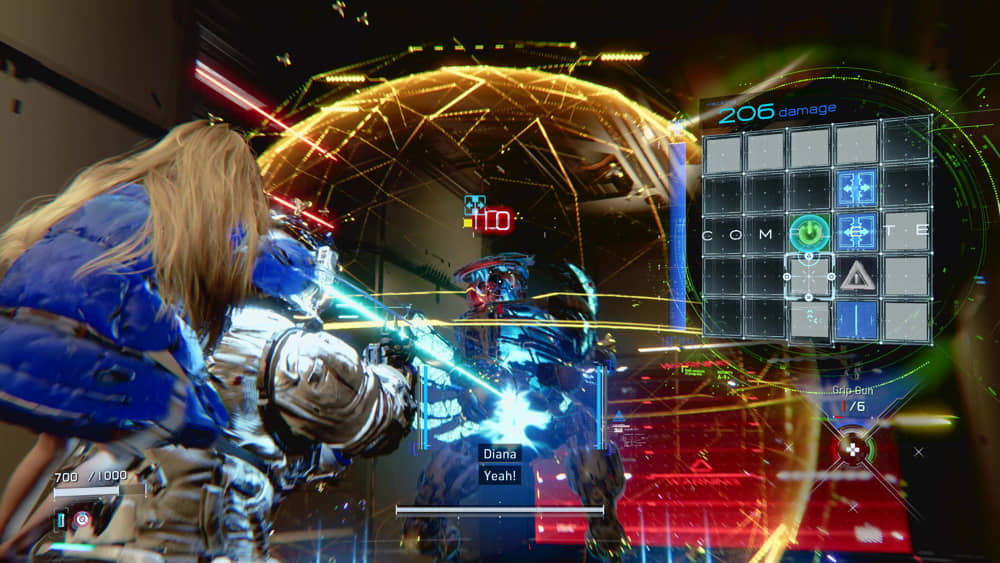Select the green power node tile

(x=810, y=232)
